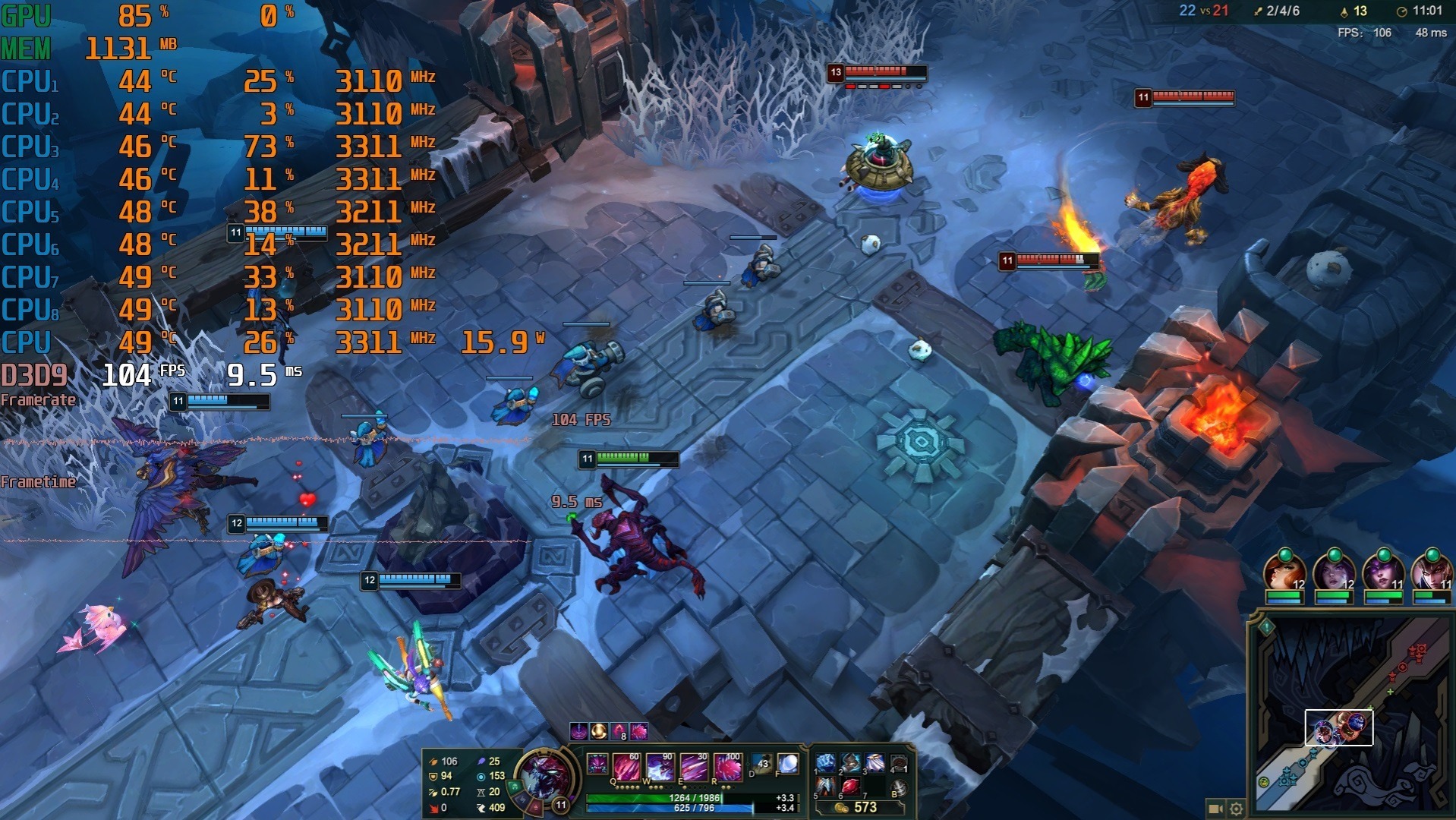Open the scoreboard from the 22 vs 21 score

(1203, 11)
